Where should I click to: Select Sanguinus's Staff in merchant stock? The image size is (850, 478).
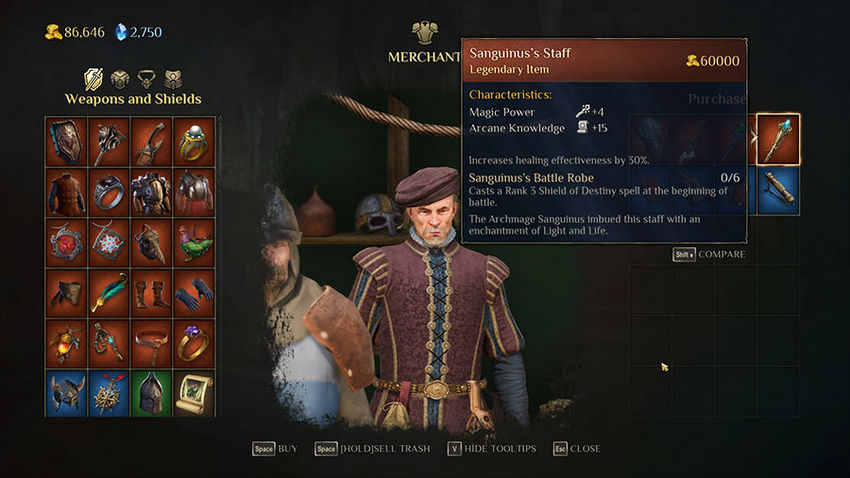[x=777, y=139]
